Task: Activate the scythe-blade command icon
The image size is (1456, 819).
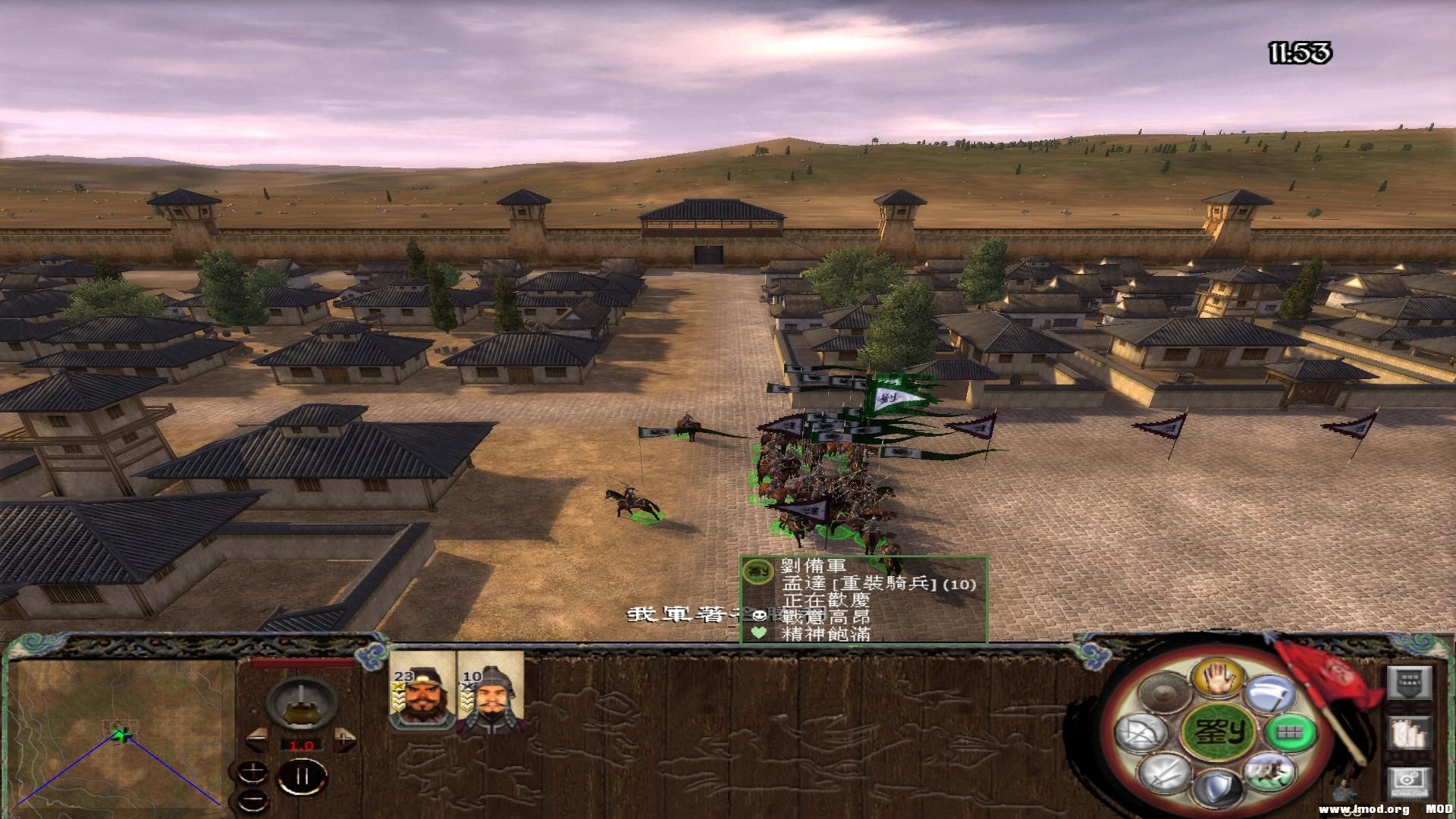Action: click(x=1269, y=695)
